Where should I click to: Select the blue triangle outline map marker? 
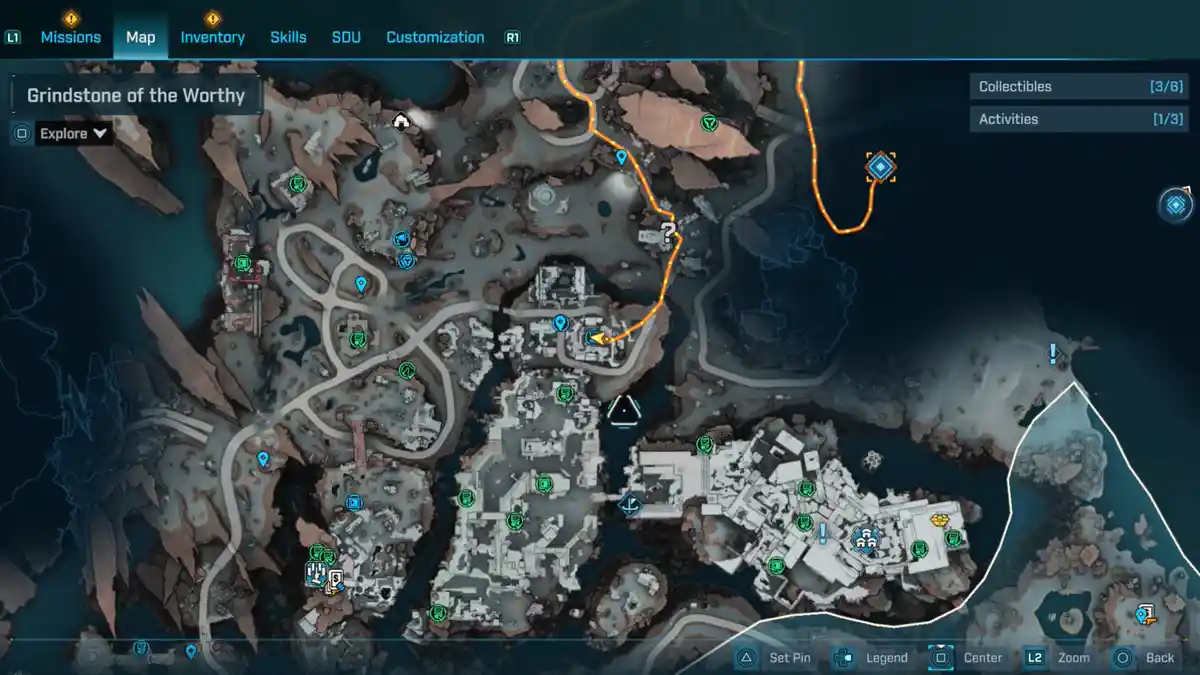623,410
